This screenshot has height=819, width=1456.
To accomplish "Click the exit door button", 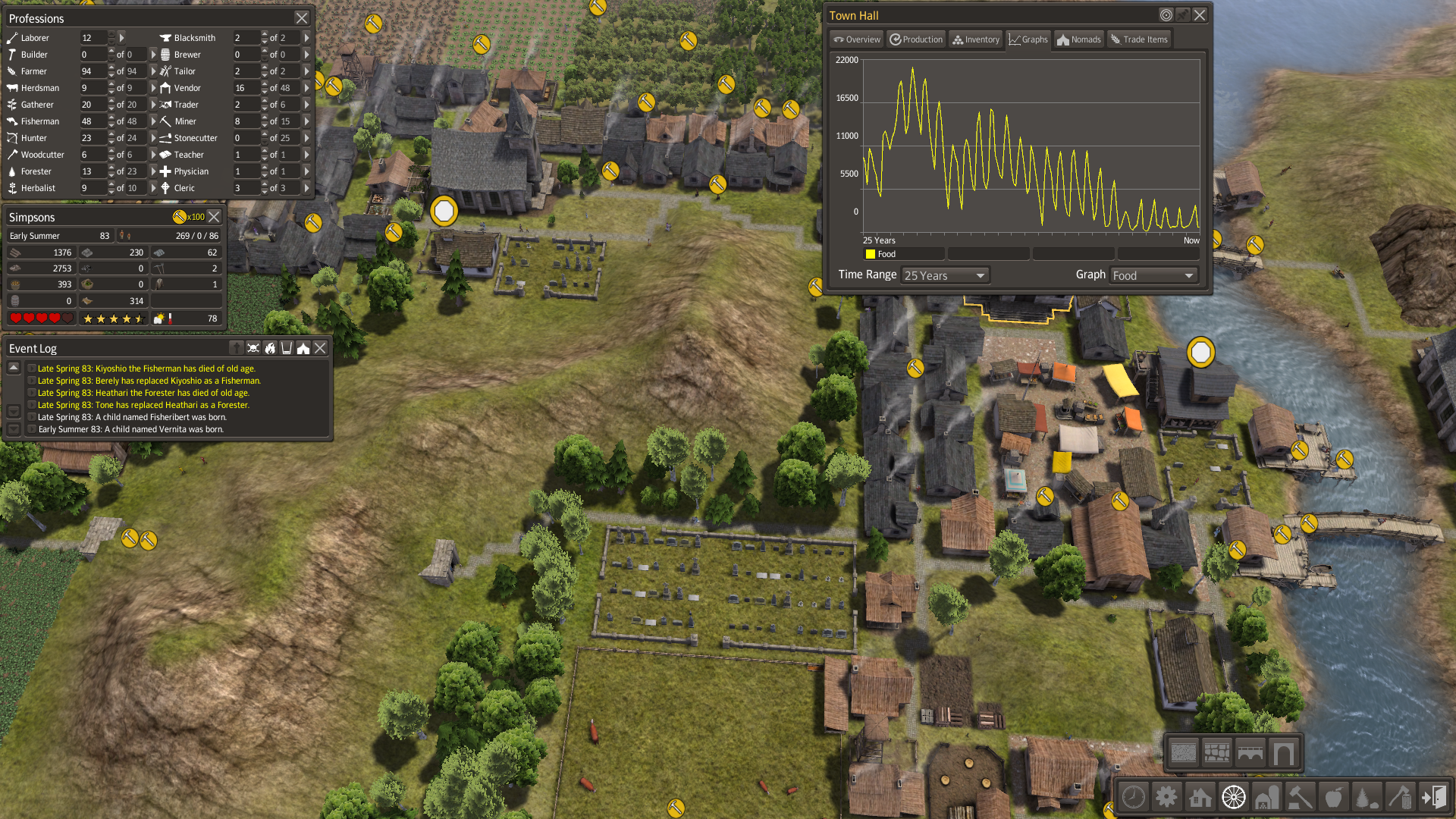I will [x=1433, y=797].
